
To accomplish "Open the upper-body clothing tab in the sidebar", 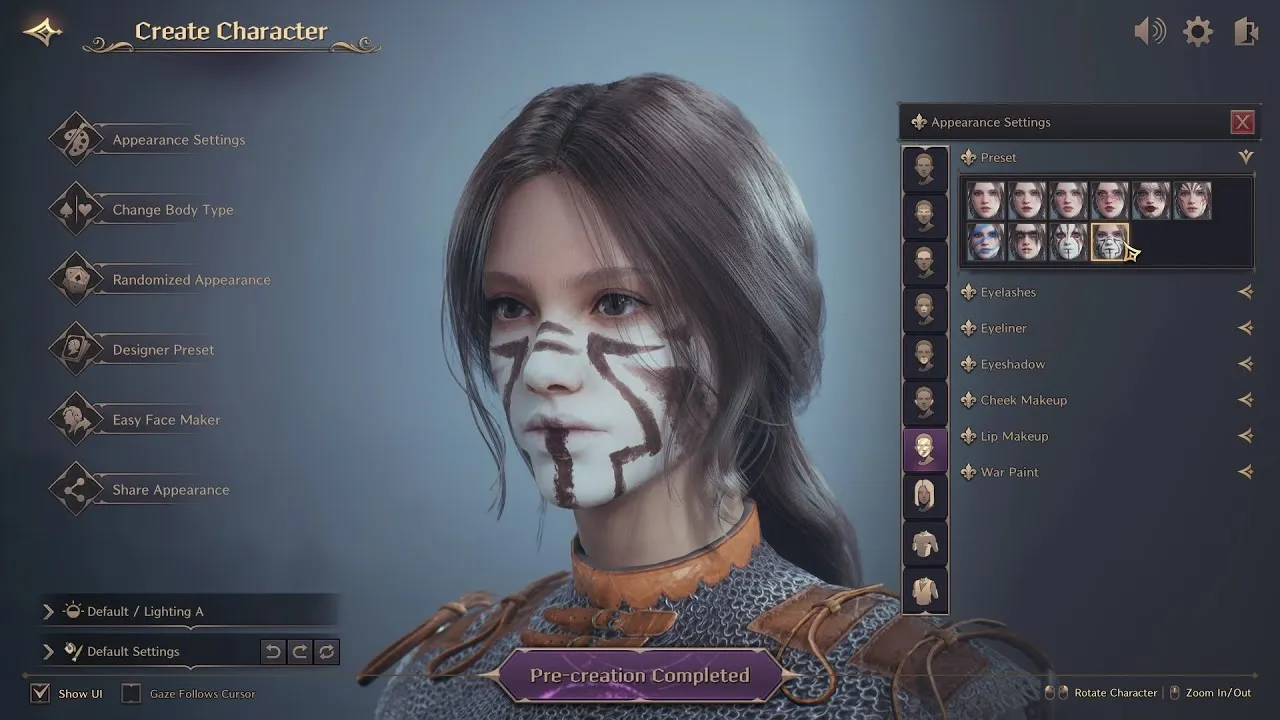I will 924,543.
